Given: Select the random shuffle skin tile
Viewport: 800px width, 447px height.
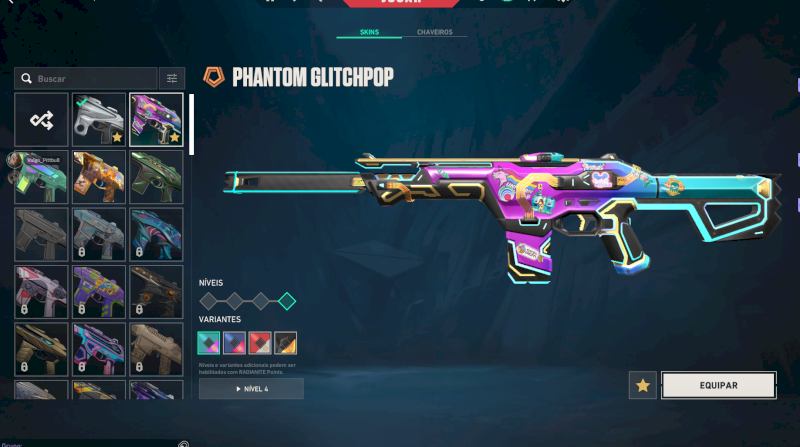Looking at the screenshot, I should click(42, 119).
